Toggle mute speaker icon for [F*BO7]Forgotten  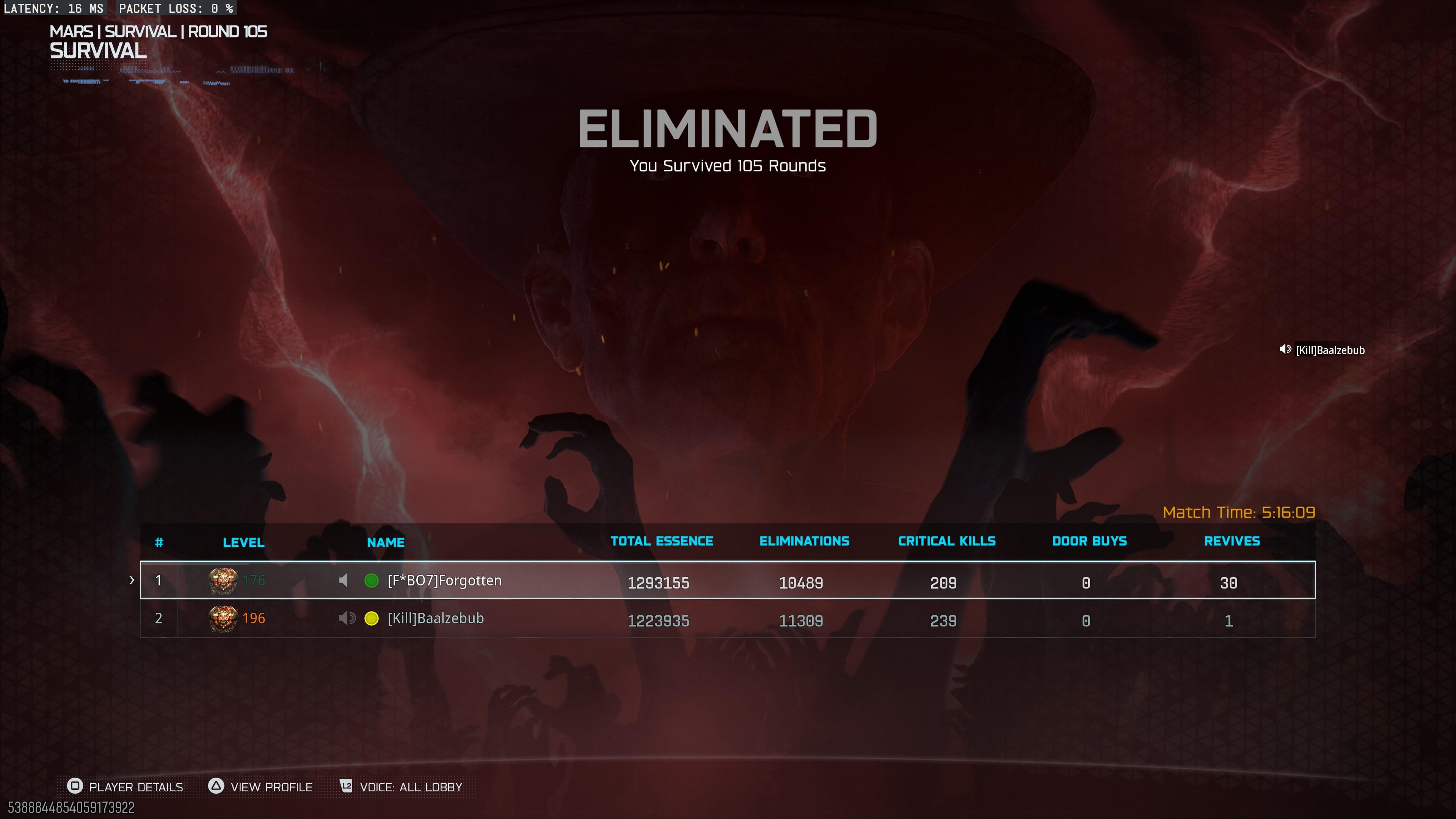(344, 581)
